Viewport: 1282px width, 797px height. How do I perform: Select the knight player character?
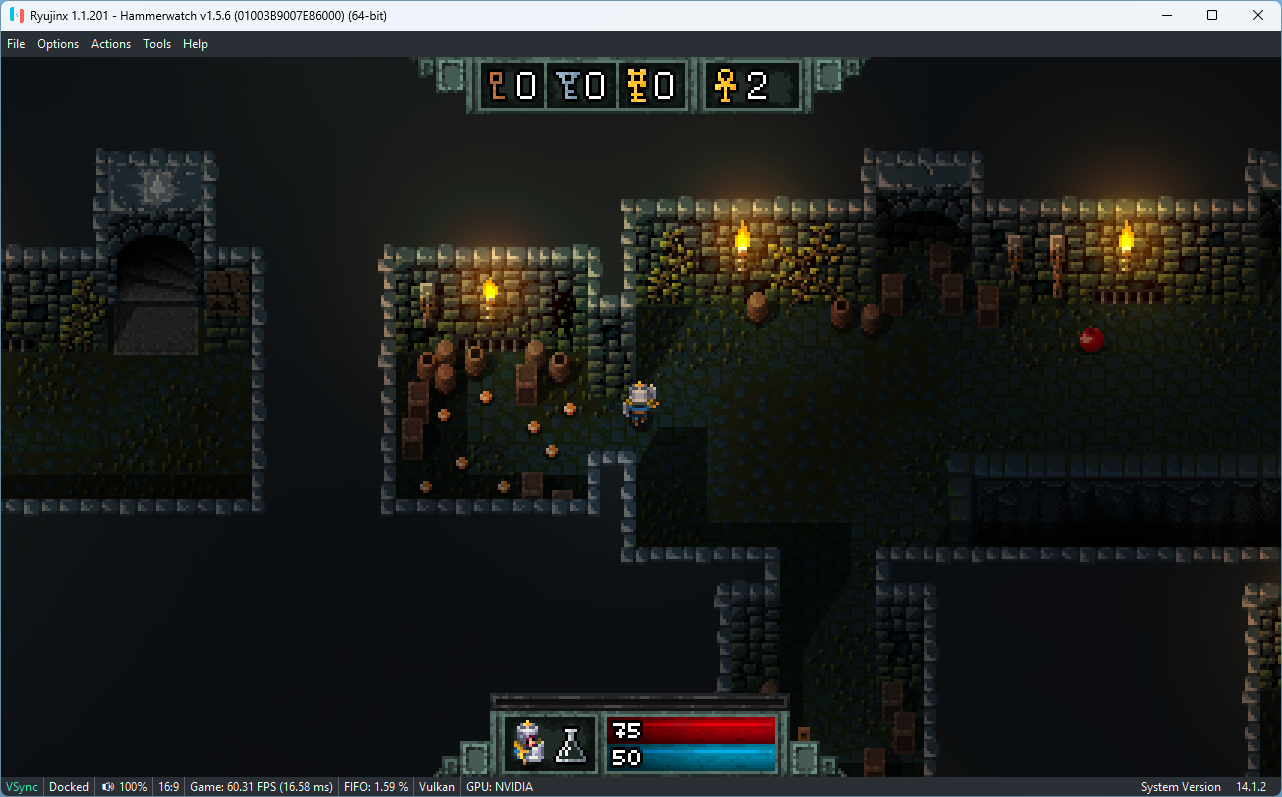point(639,400)
